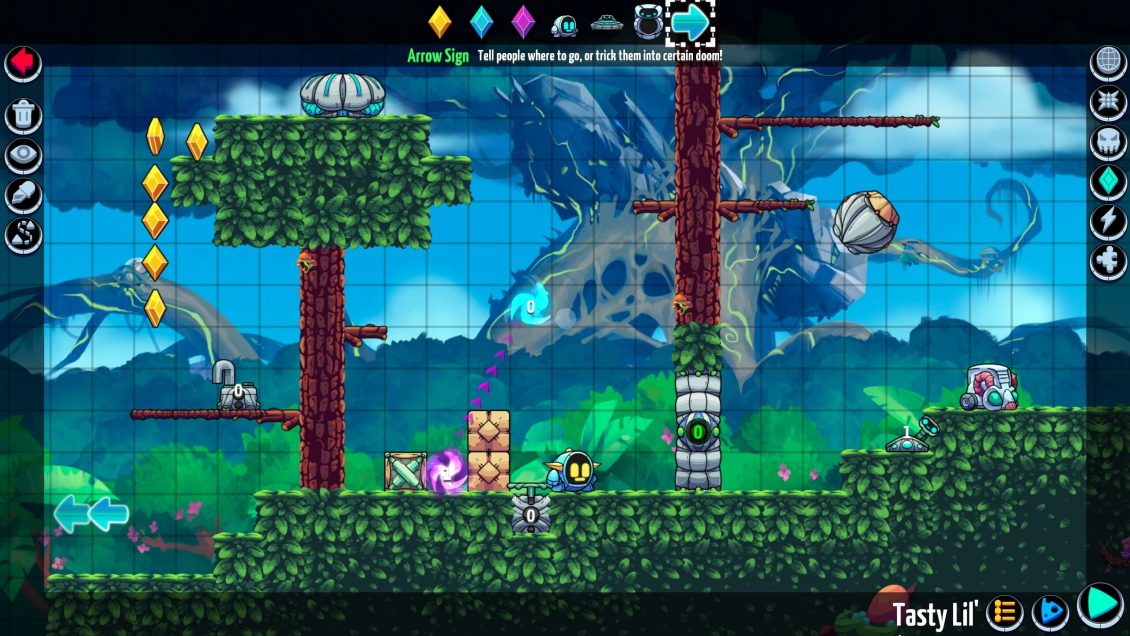This screenshot has height=636, width=1130.
Task: Open the lightning bolt category
Action: (1108, 222)
